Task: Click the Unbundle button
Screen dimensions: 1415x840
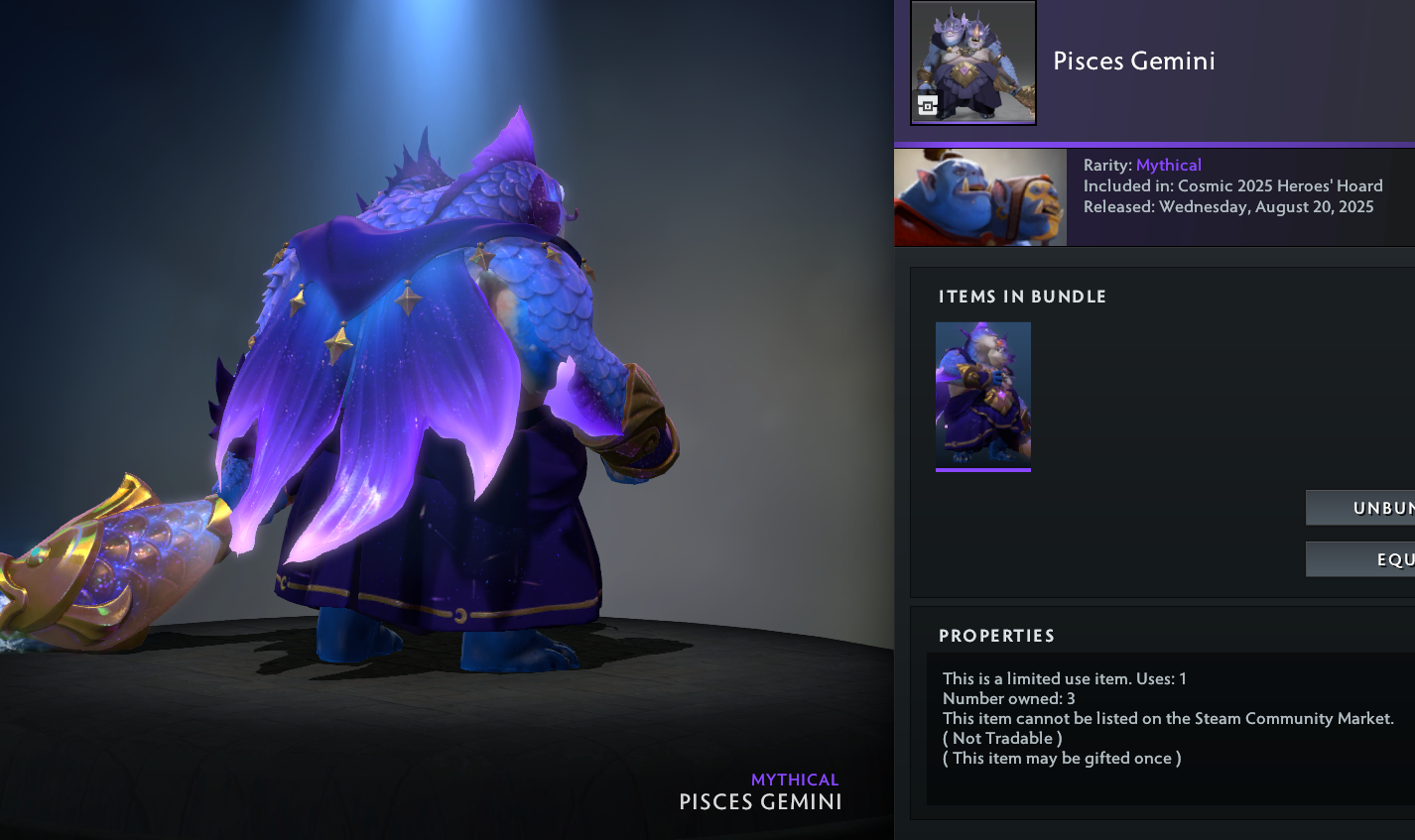Action: coord(1361,508)
